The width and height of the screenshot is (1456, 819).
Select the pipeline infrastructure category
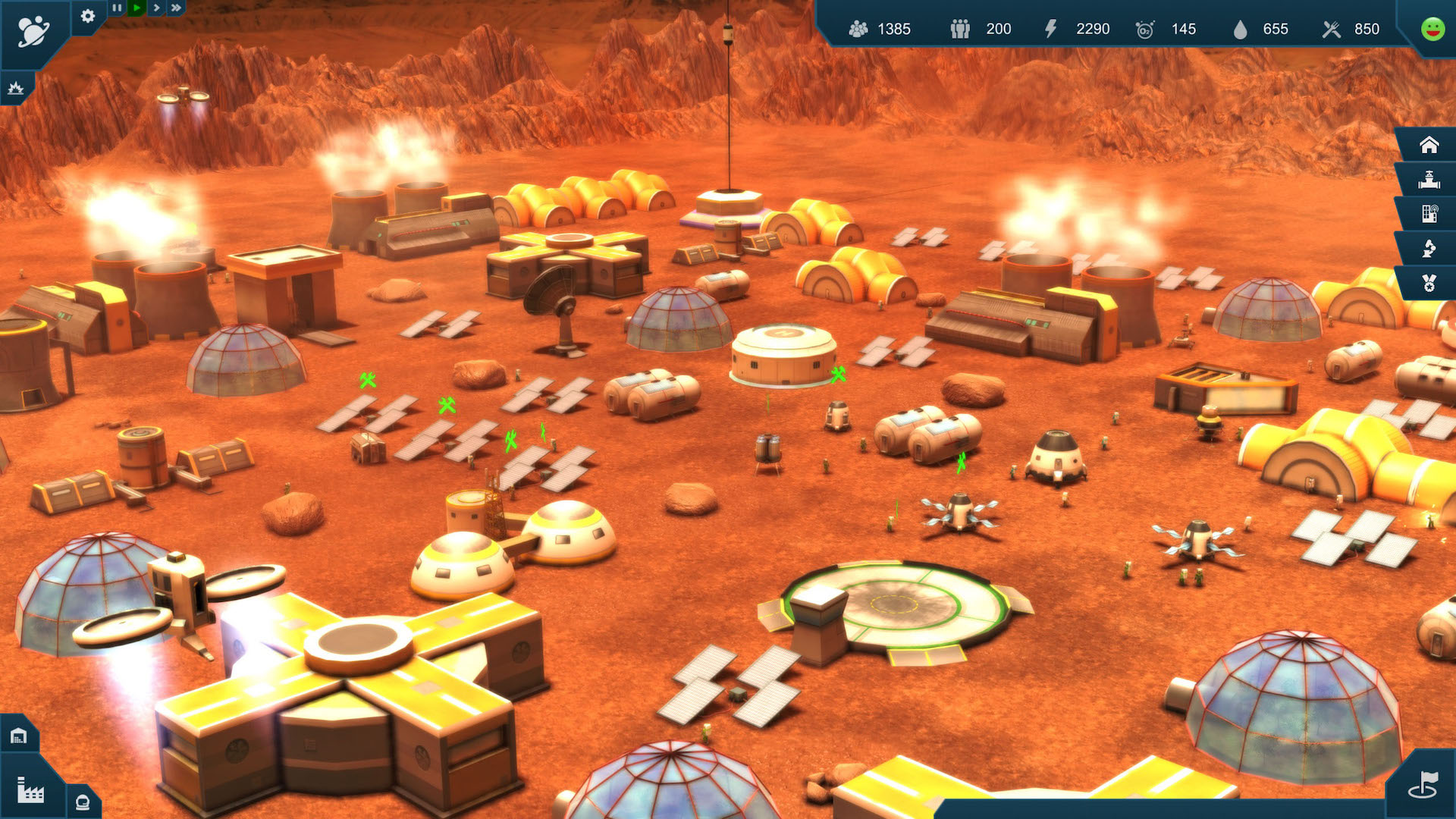coord(1429,178)
